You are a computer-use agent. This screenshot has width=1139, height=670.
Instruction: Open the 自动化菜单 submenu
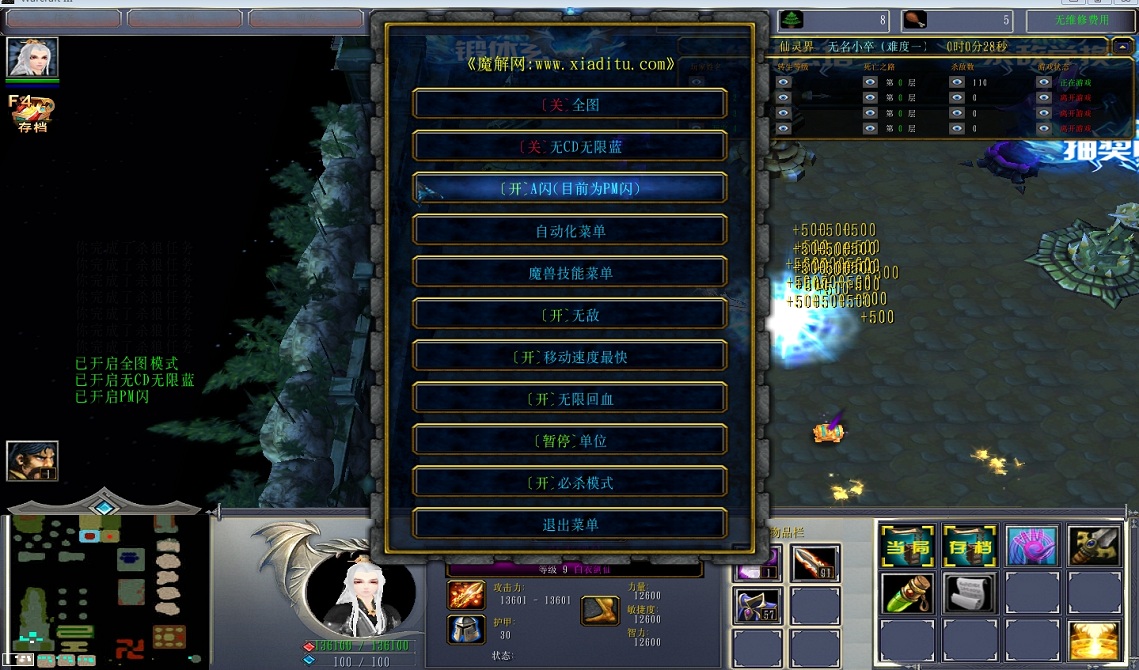coord(570,231)
